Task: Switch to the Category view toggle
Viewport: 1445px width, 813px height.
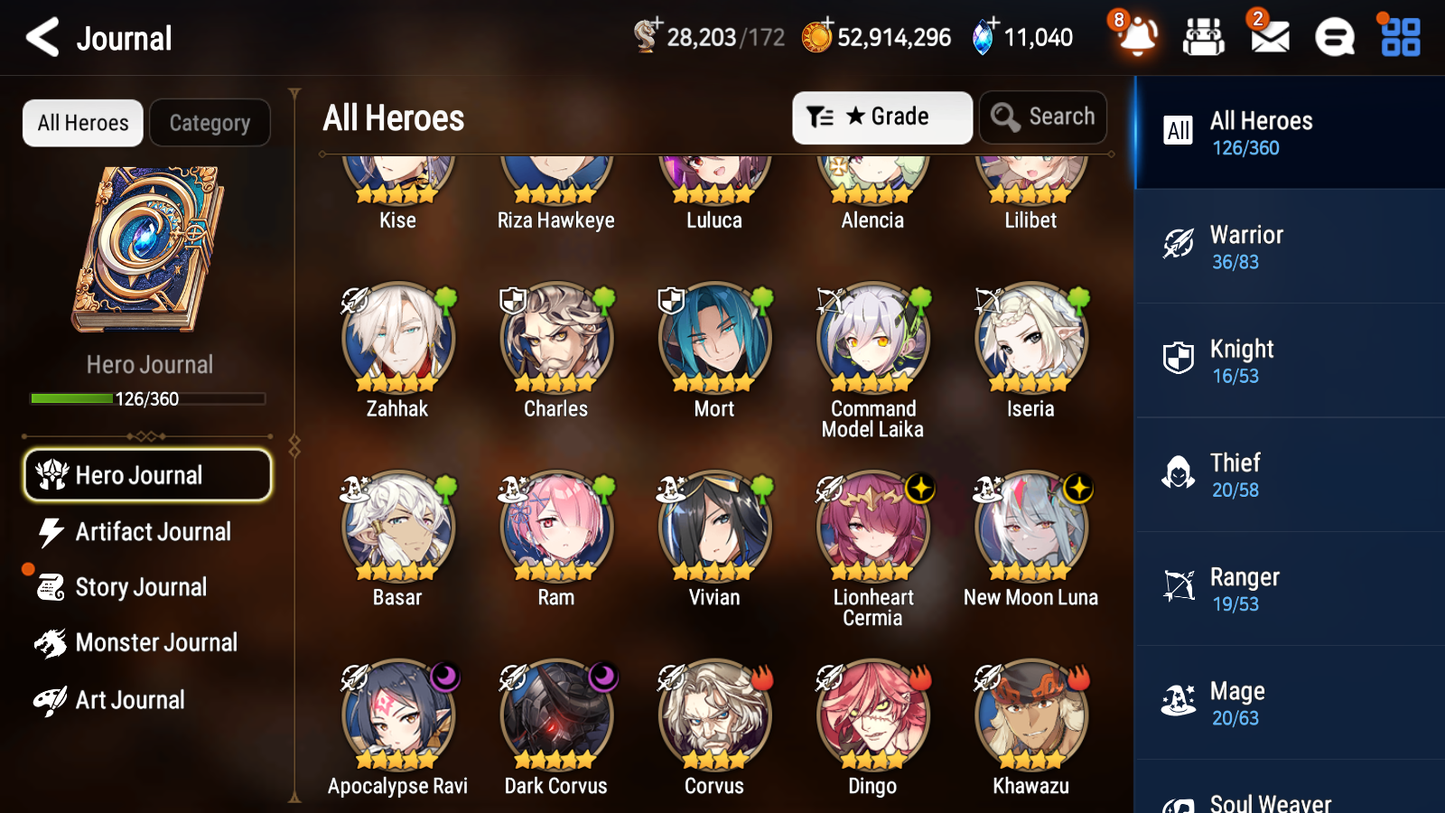Action: [210, 123]
